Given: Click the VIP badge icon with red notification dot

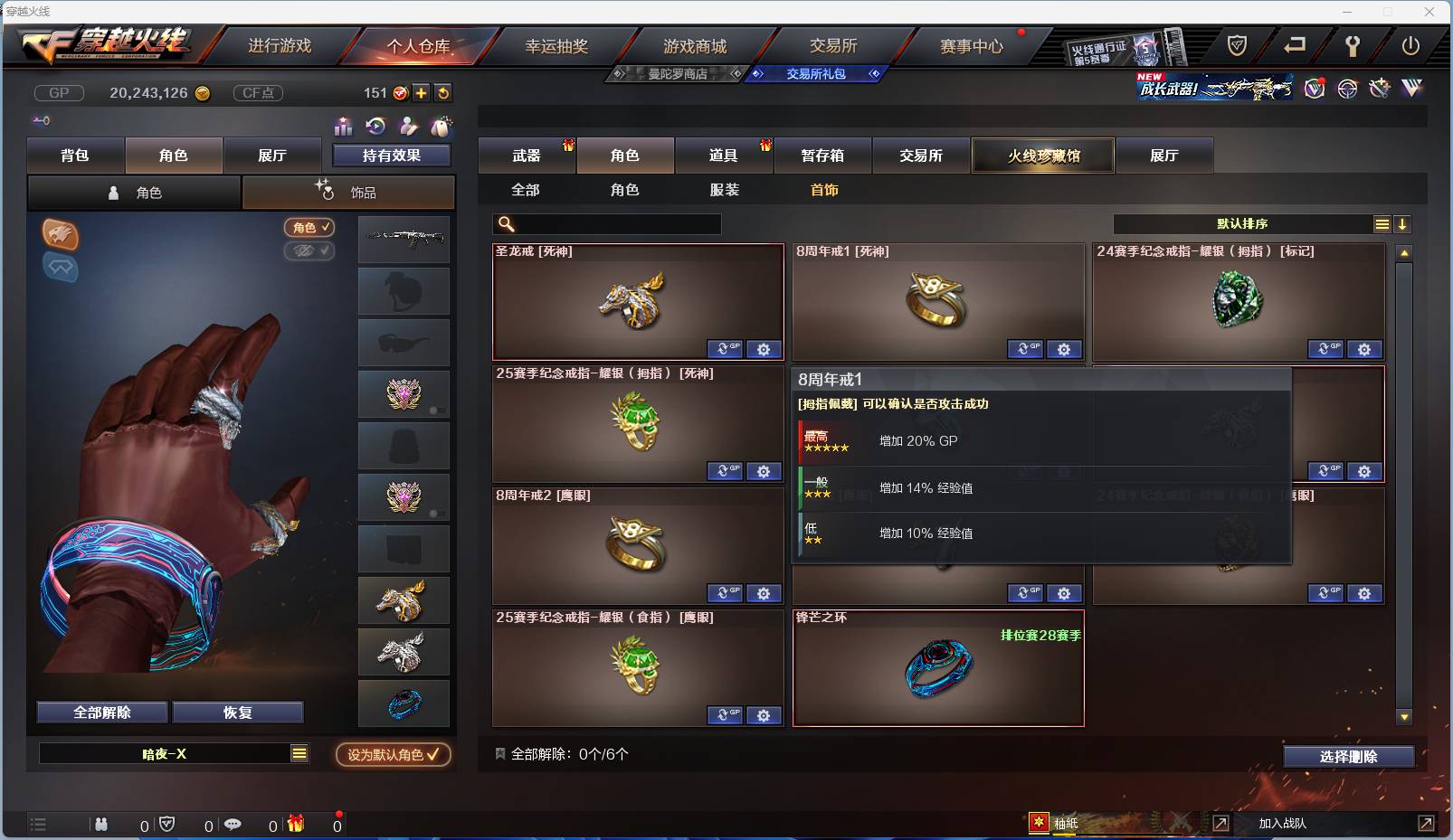Looking at the screenshot, I should (1315, 89).
